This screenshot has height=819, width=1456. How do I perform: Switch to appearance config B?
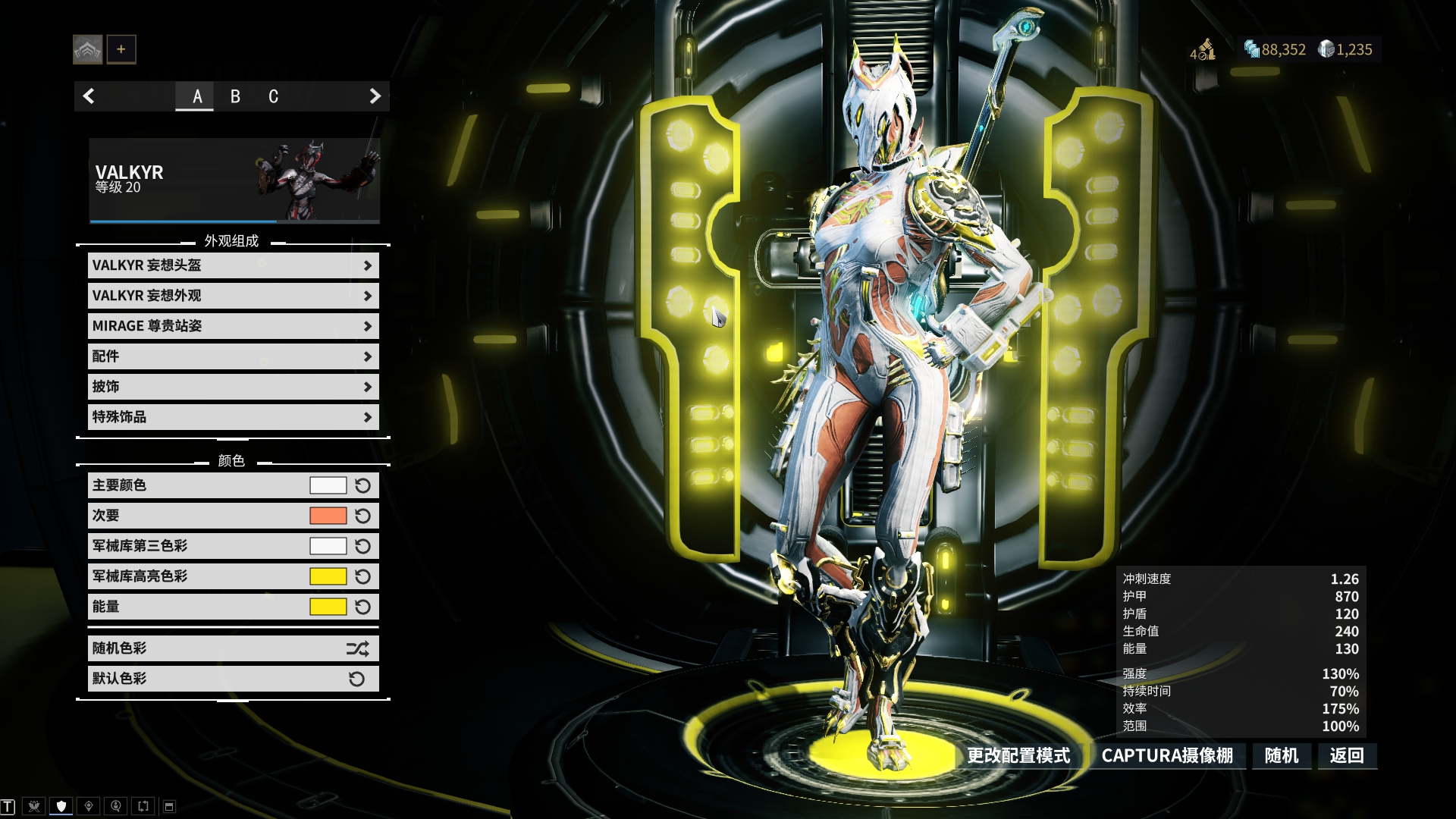point(235,96)
